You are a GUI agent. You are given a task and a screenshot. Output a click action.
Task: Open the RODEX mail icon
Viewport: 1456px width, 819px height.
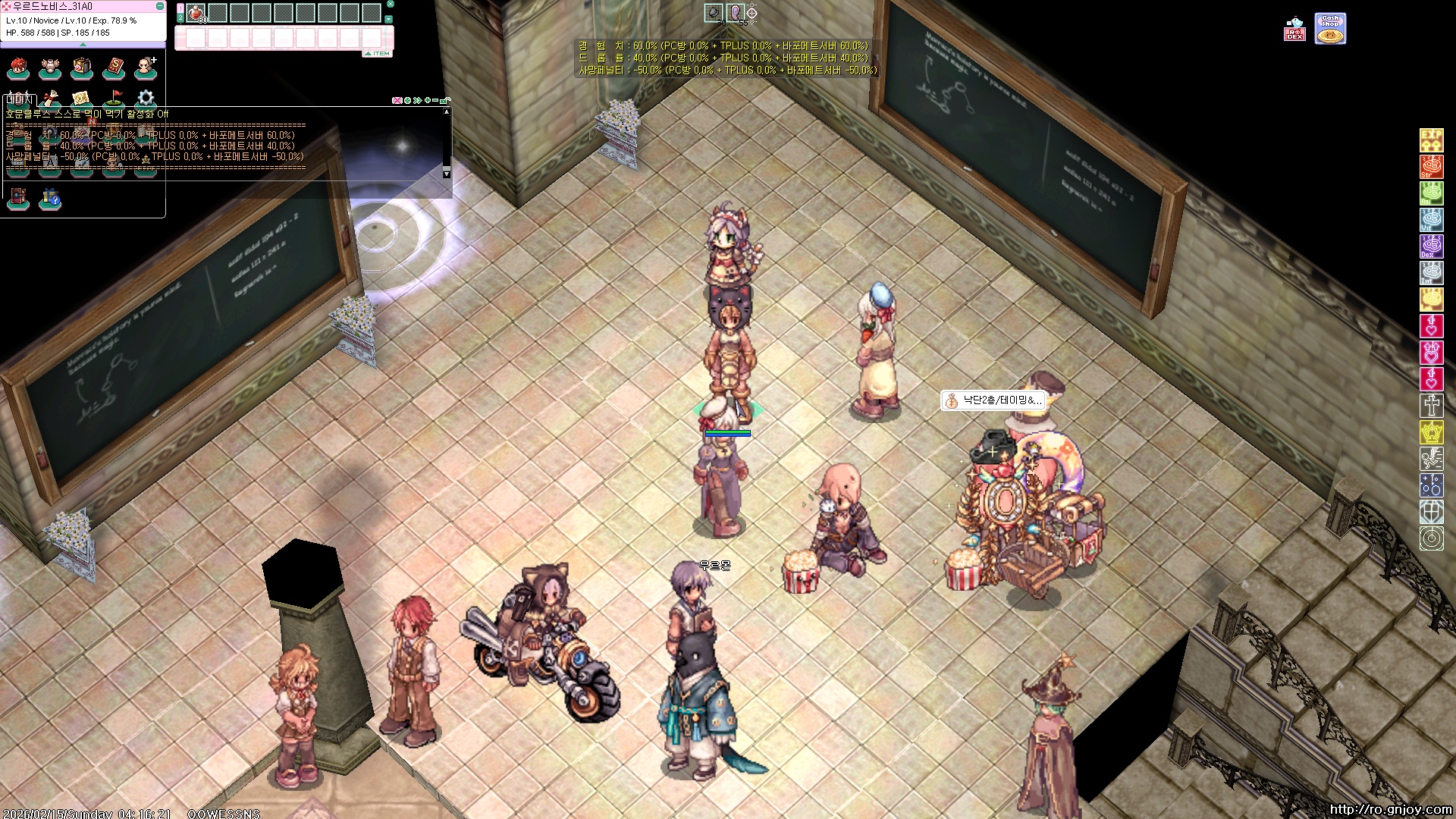[x=1294, y=30]
